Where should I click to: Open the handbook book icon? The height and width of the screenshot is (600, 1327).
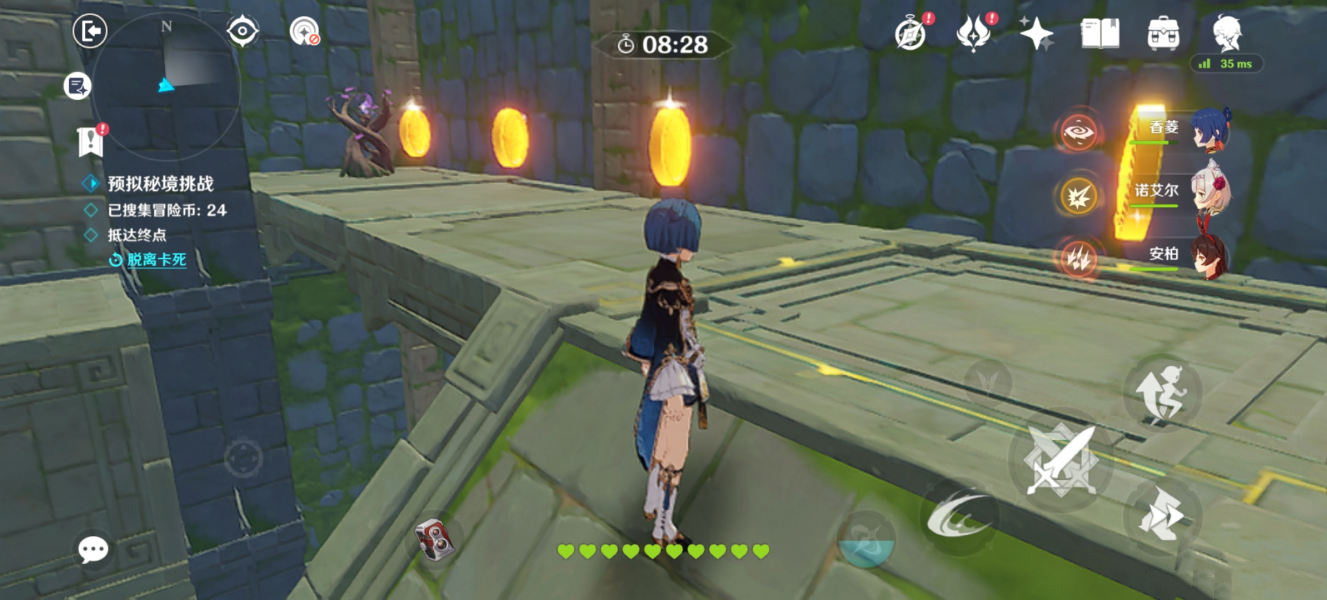[1100, 33]
